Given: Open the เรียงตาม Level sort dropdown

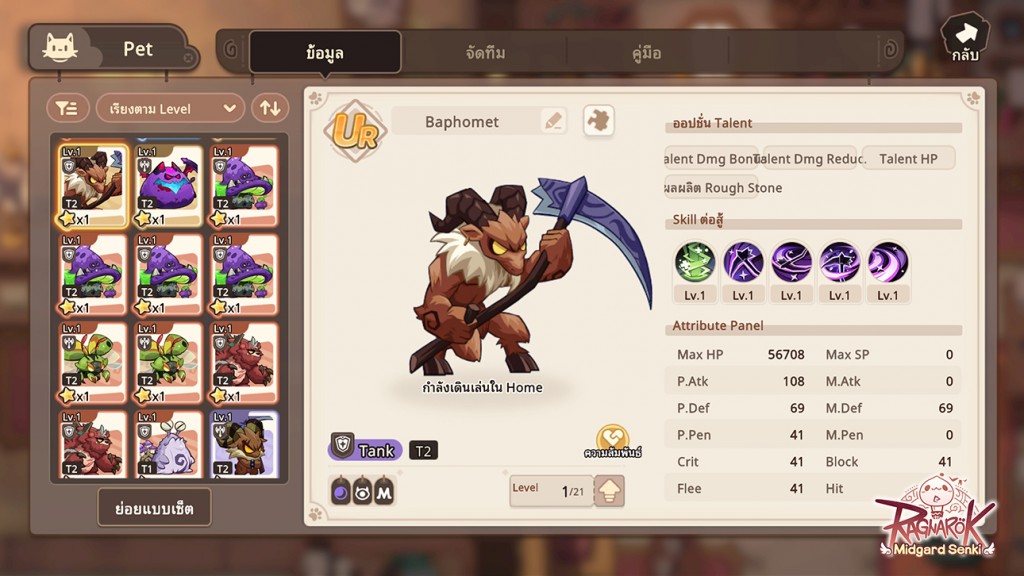Looking at the screenshot, I should point(170,108).
